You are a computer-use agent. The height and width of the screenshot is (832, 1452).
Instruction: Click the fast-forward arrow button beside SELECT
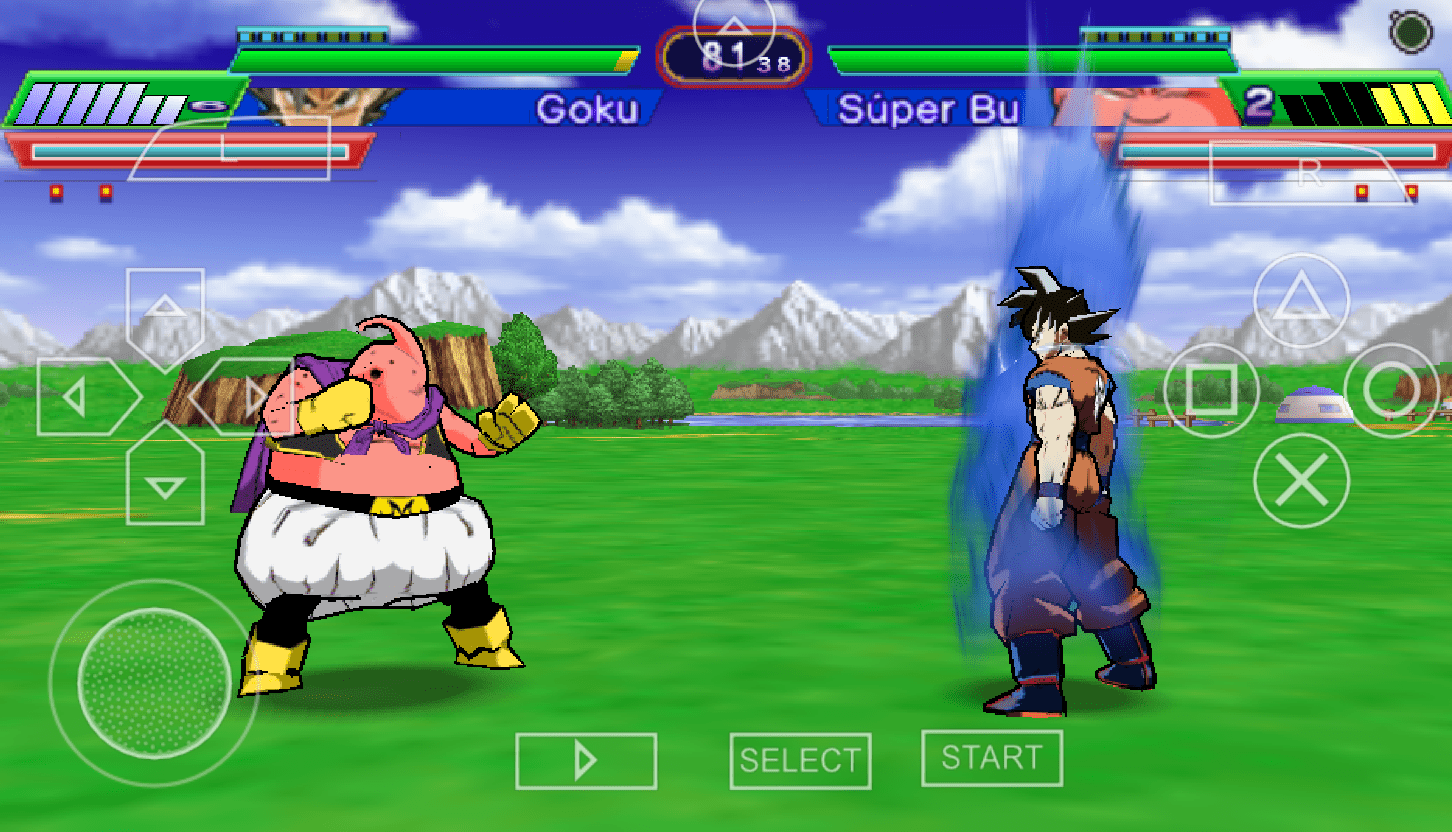[586, 761]
